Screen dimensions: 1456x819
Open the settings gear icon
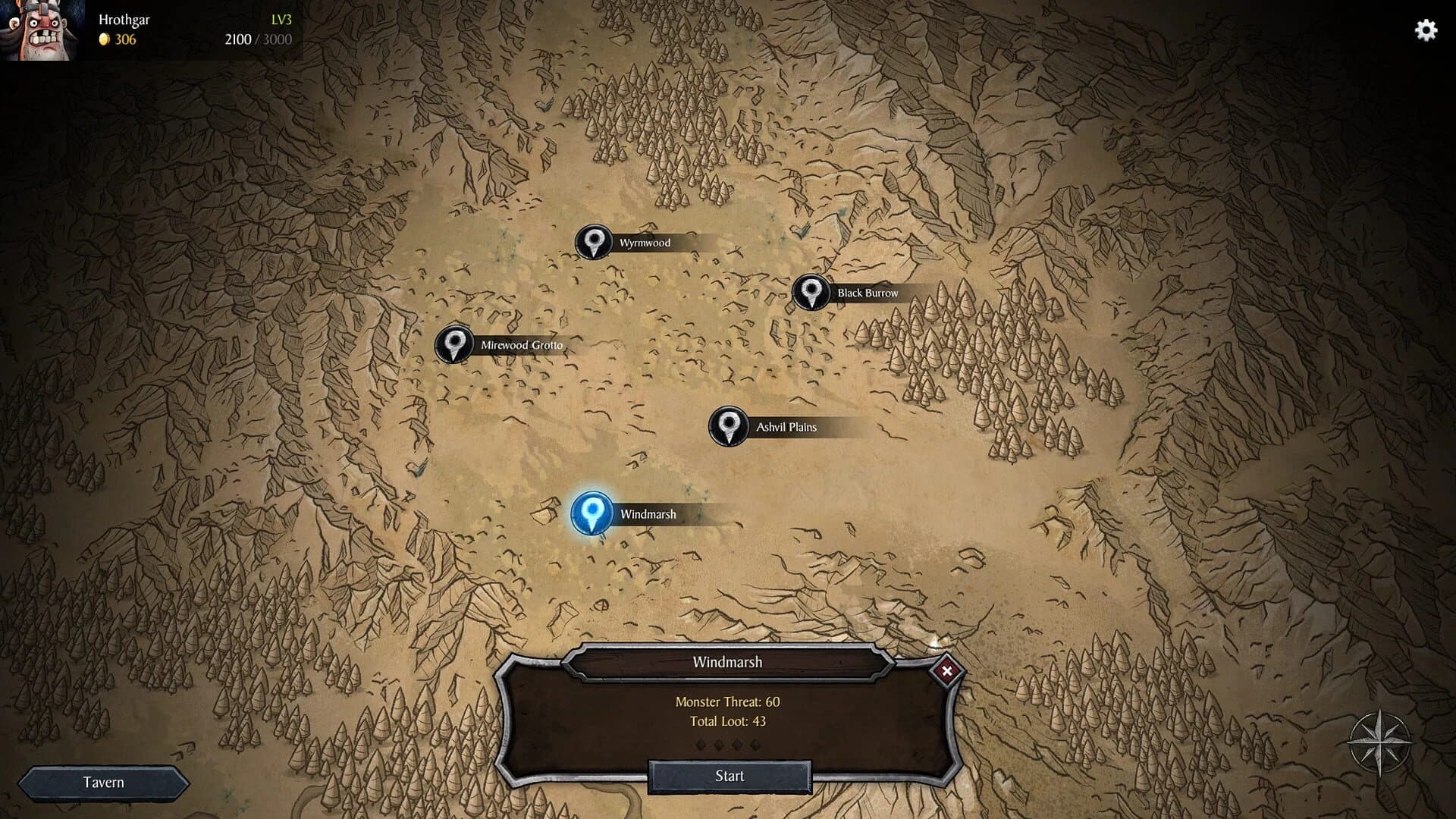click(x=1426, y=30)
